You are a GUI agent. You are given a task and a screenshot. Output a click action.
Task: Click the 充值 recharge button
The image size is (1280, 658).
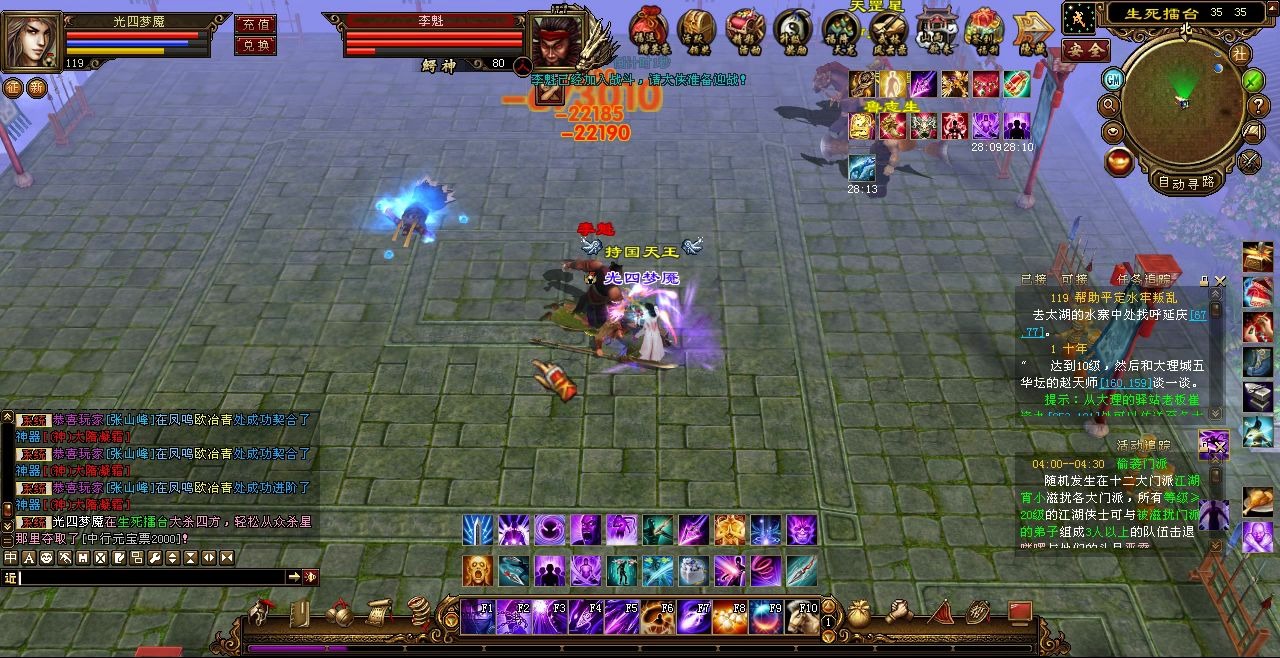[x=255, y=24]
